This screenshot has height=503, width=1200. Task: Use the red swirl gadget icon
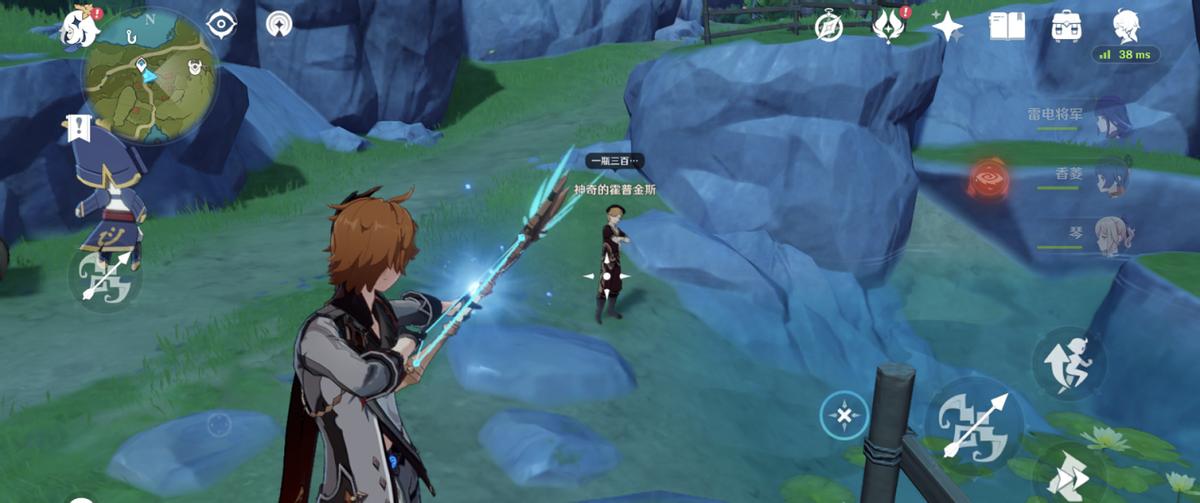click(988, 180)
